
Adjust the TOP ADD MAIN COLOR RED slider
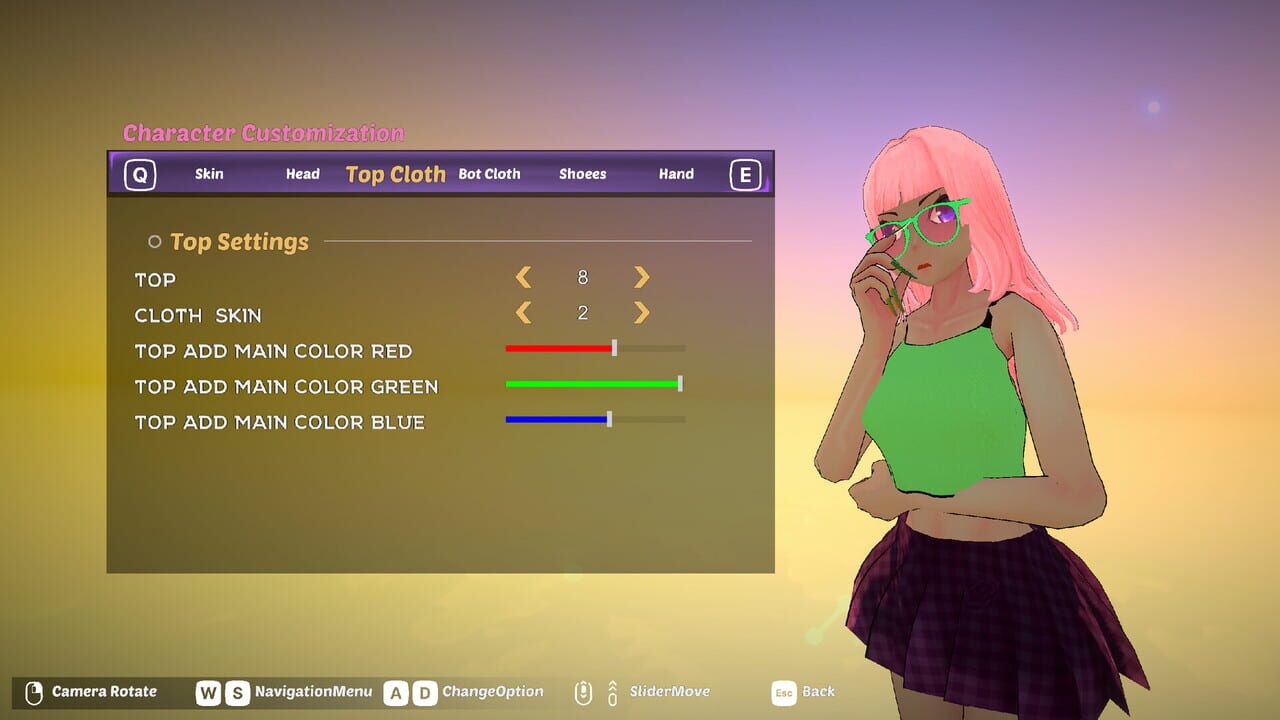[x=613, y=348]
